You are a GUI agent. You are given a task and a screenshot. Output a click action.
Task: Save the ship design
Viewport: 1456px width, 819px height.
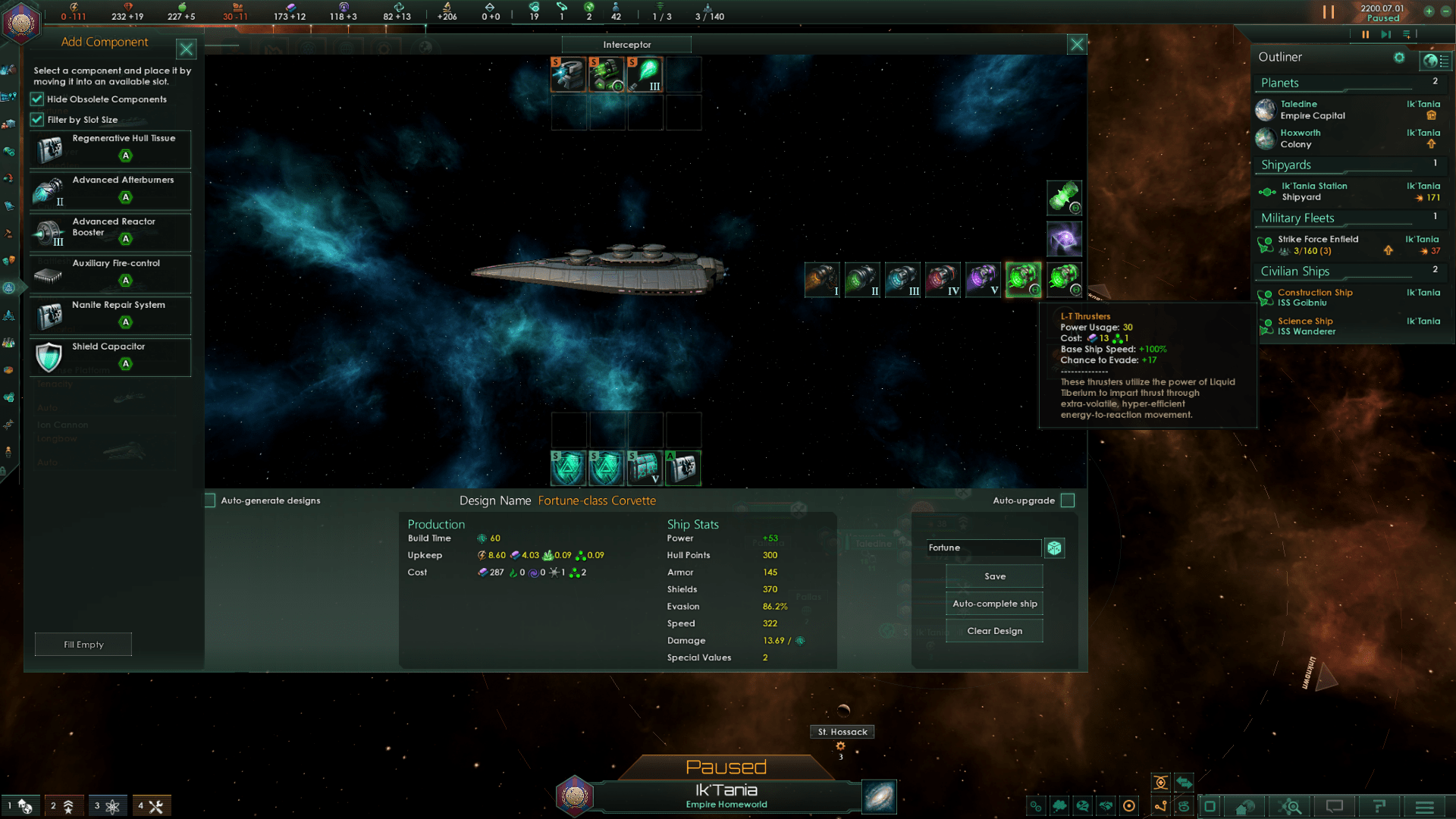(x=994, y=576)
